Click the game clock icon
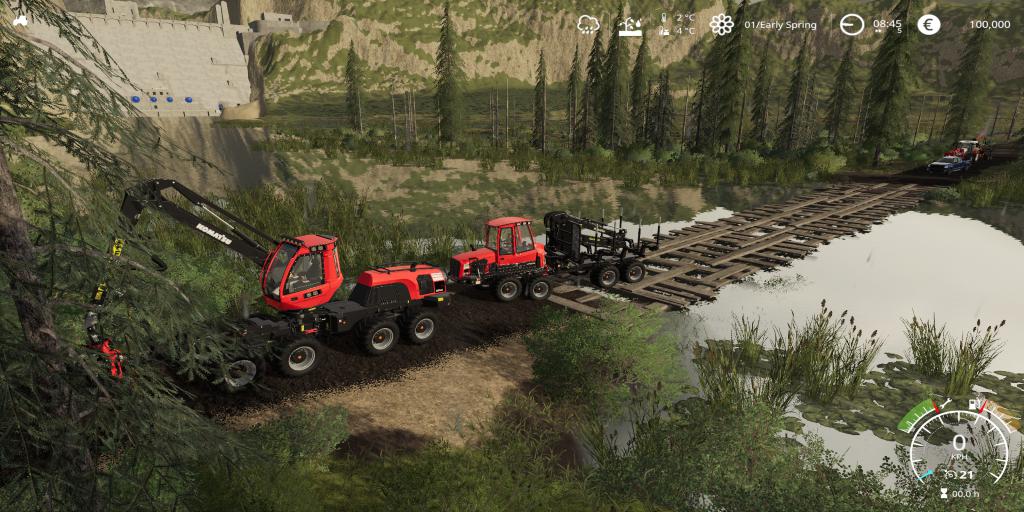Viewport: 1024px width, 512px height. click(851, 24)
